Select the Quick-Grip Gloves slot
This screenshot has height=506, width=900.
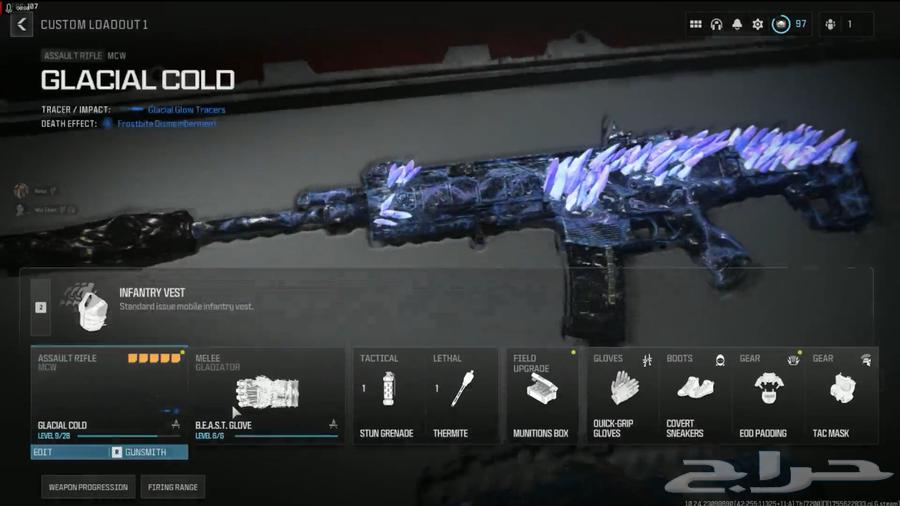622,394
